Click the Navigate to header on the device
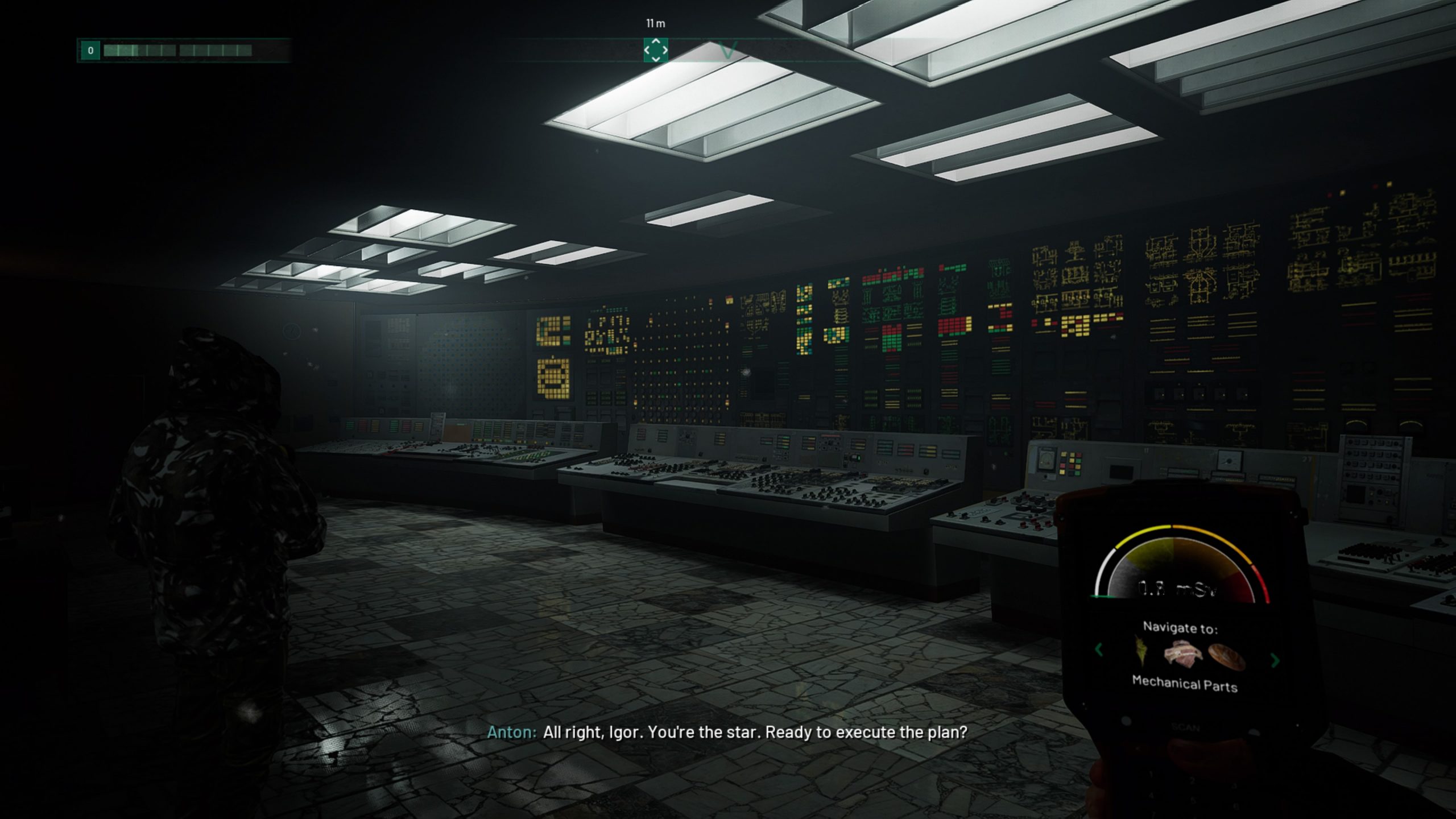This screenshot has height=819, width=1456. [1181, 627]
